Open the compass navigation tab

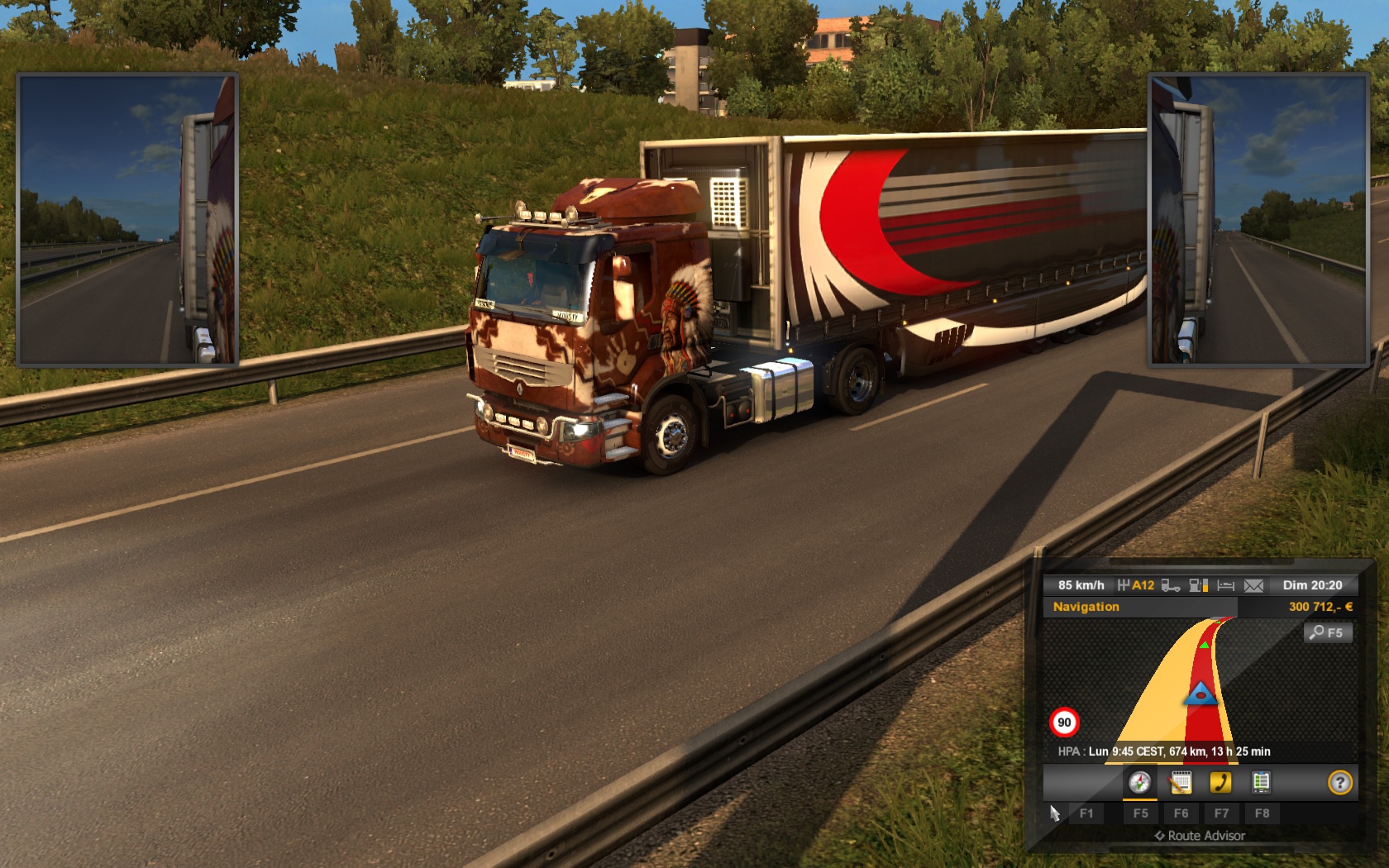pyautogui.click(x=1139, y=782)
